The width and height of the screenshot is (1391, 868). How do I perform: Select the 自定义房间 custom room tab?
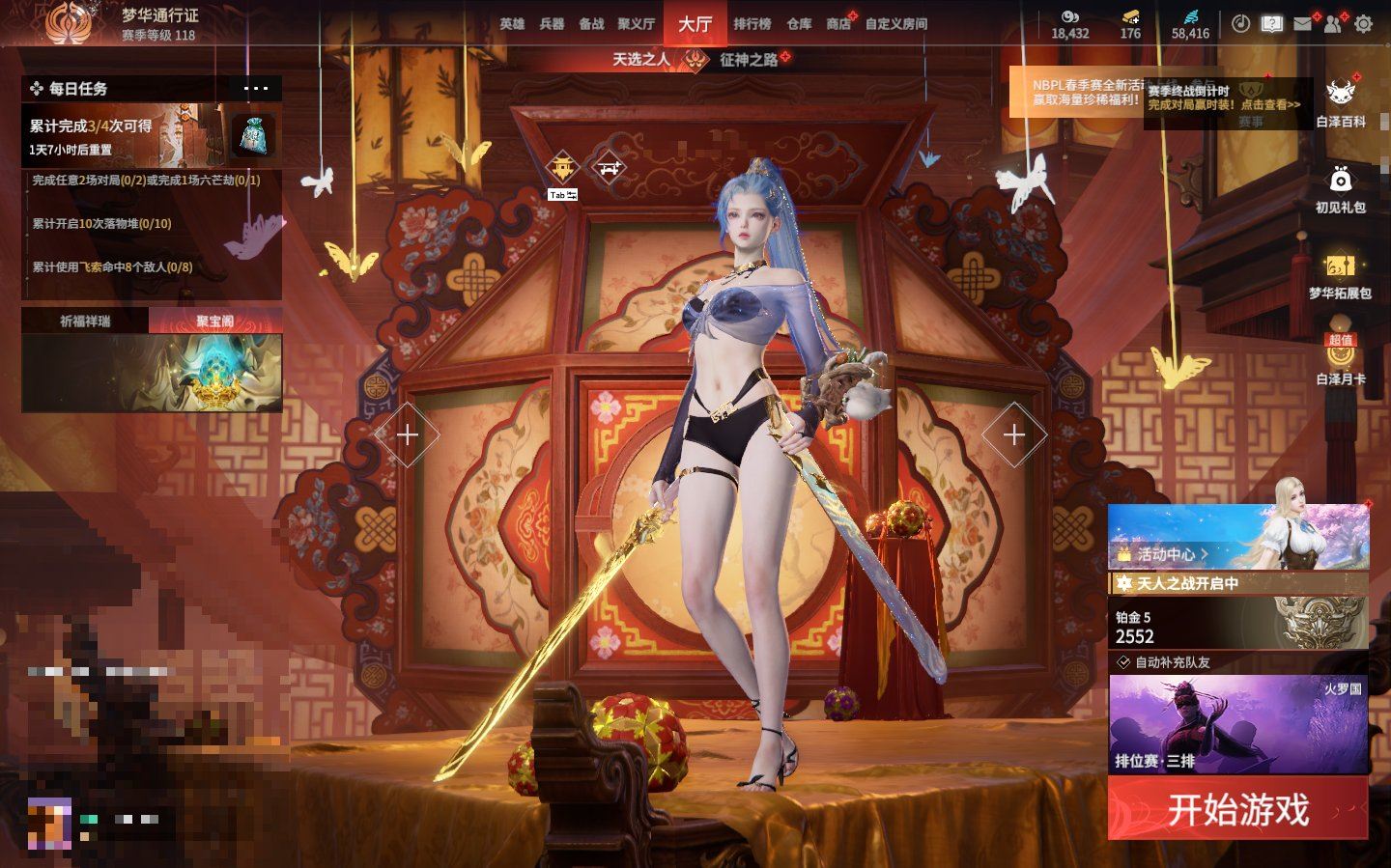pyautogui.click(x=895, y=24)
